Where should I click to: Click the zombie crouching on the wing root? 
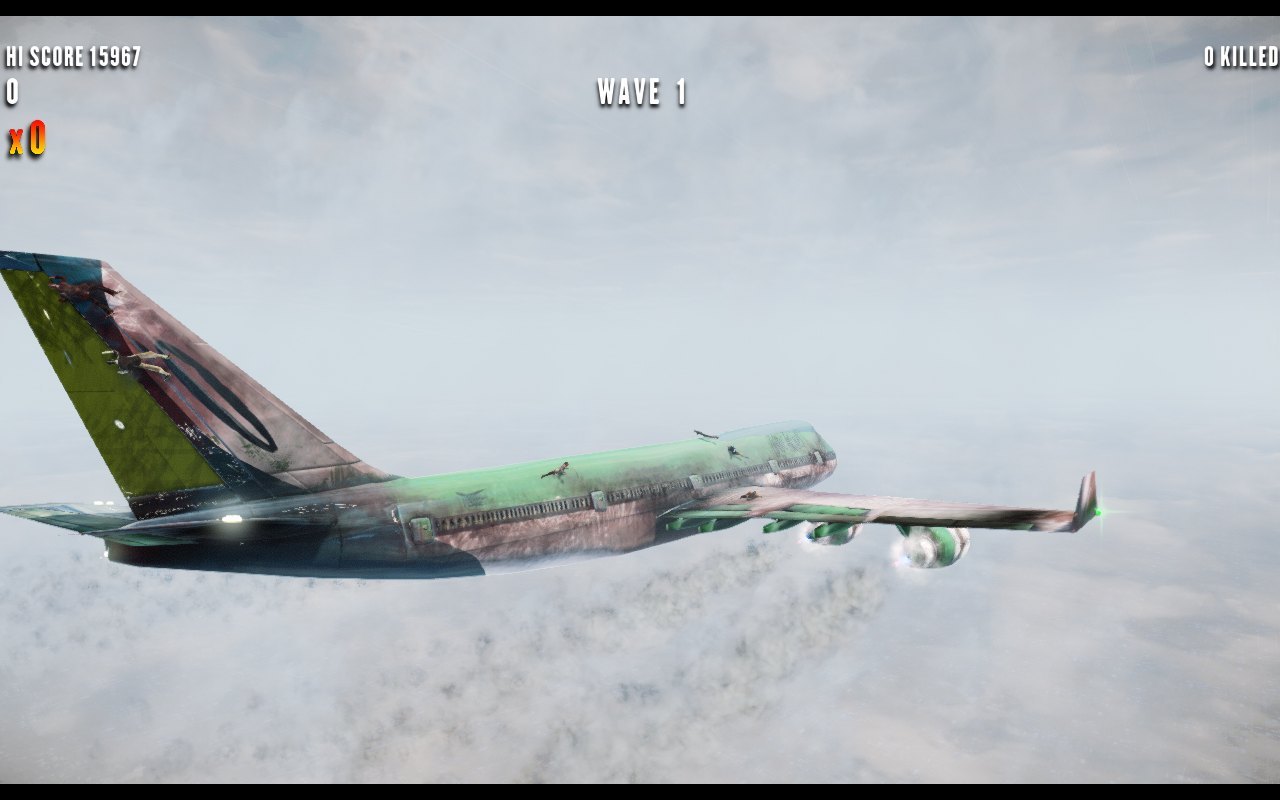click(x=752, y=495)
